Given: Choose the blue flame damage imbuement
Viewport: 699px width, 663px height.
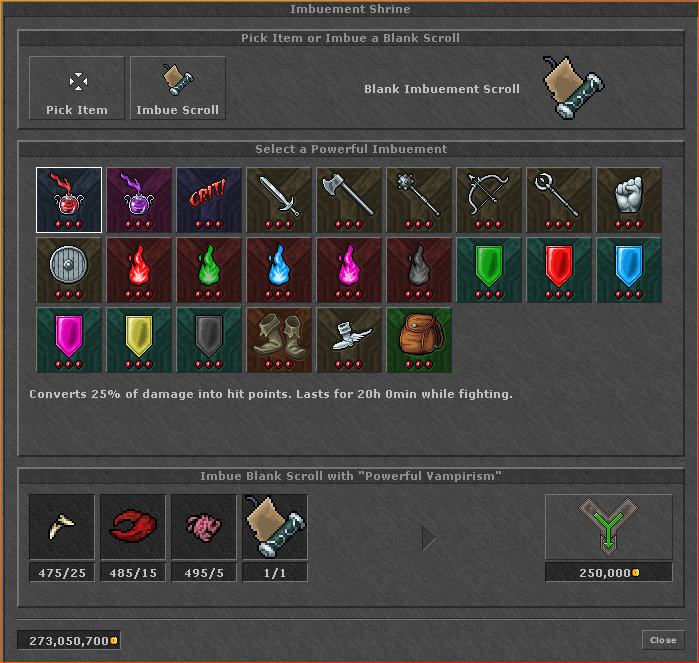Looking at the screenshot, I should 279,269.
